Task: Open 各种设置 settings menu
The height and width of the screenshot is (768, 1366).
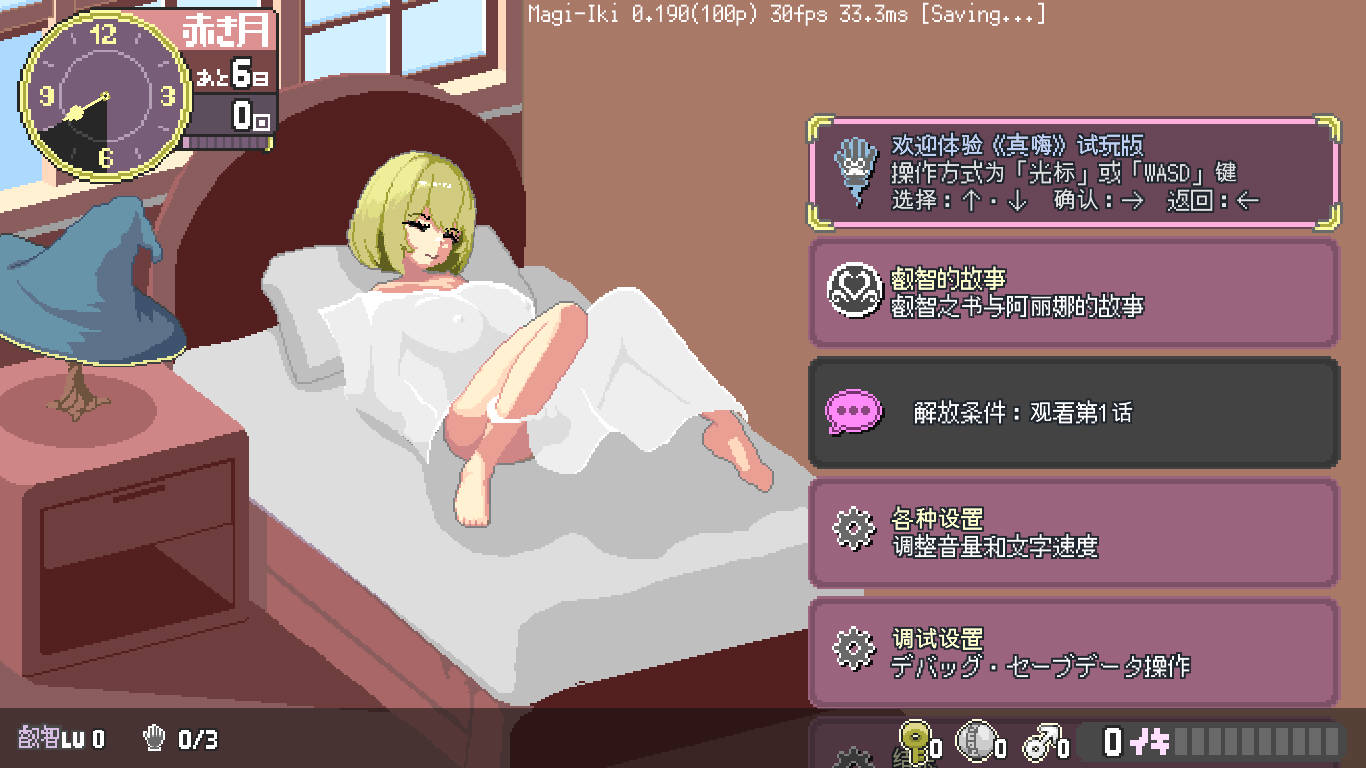Action: 1072,532
